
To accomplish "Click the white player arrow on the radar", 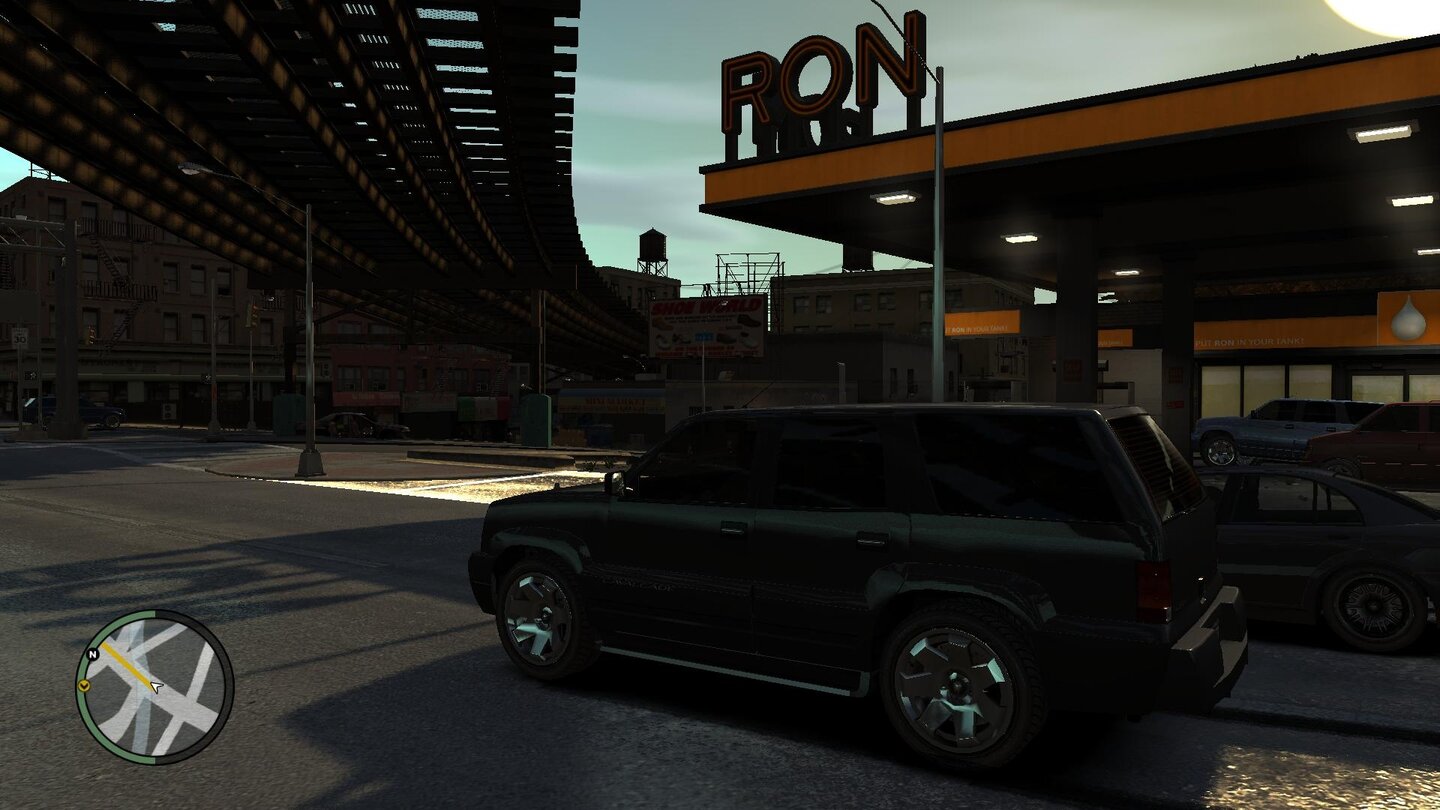I will 155,687.
